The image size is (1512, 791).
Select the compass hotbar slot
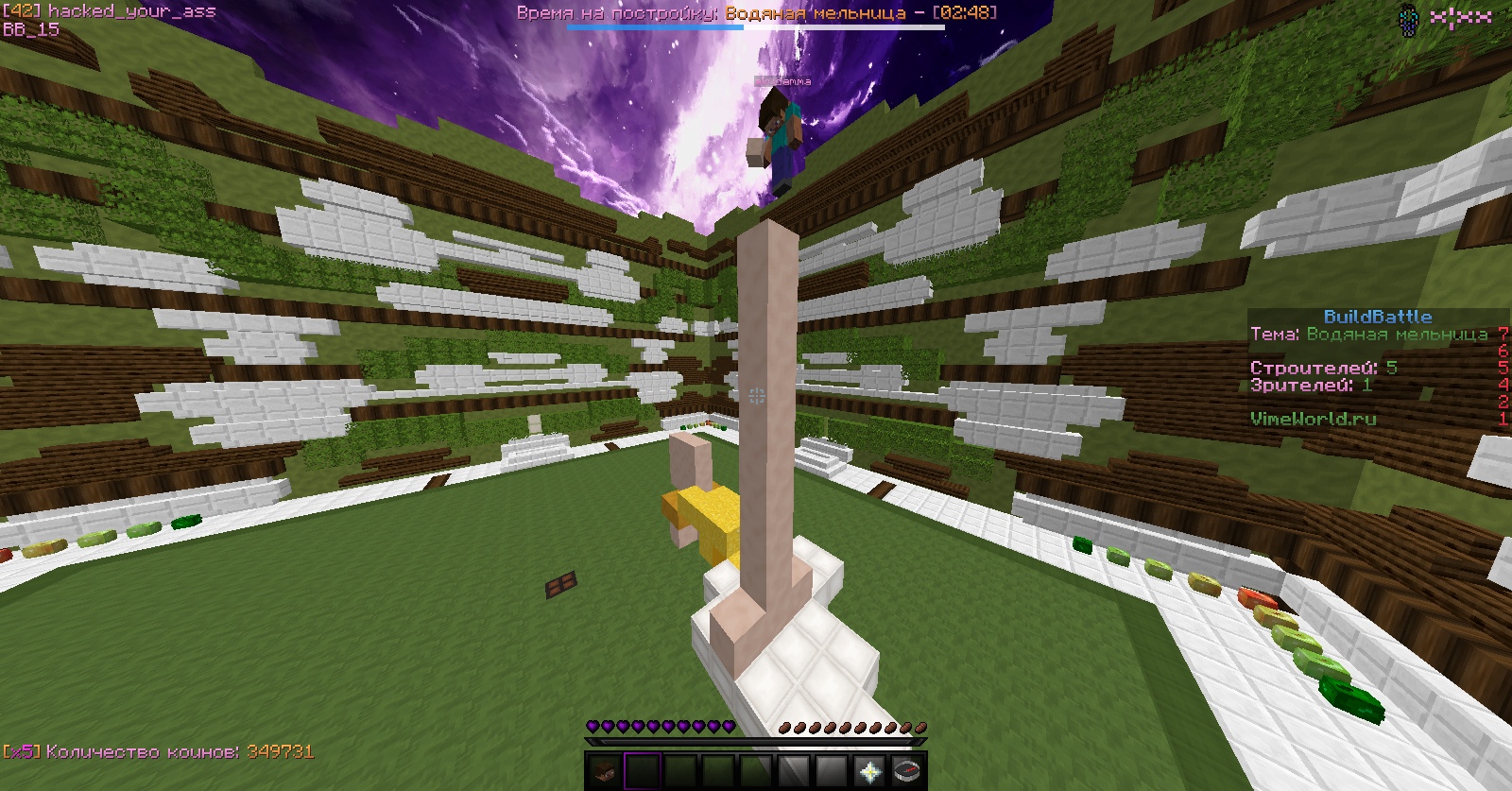pyautogui.click(x=907, y=770)
